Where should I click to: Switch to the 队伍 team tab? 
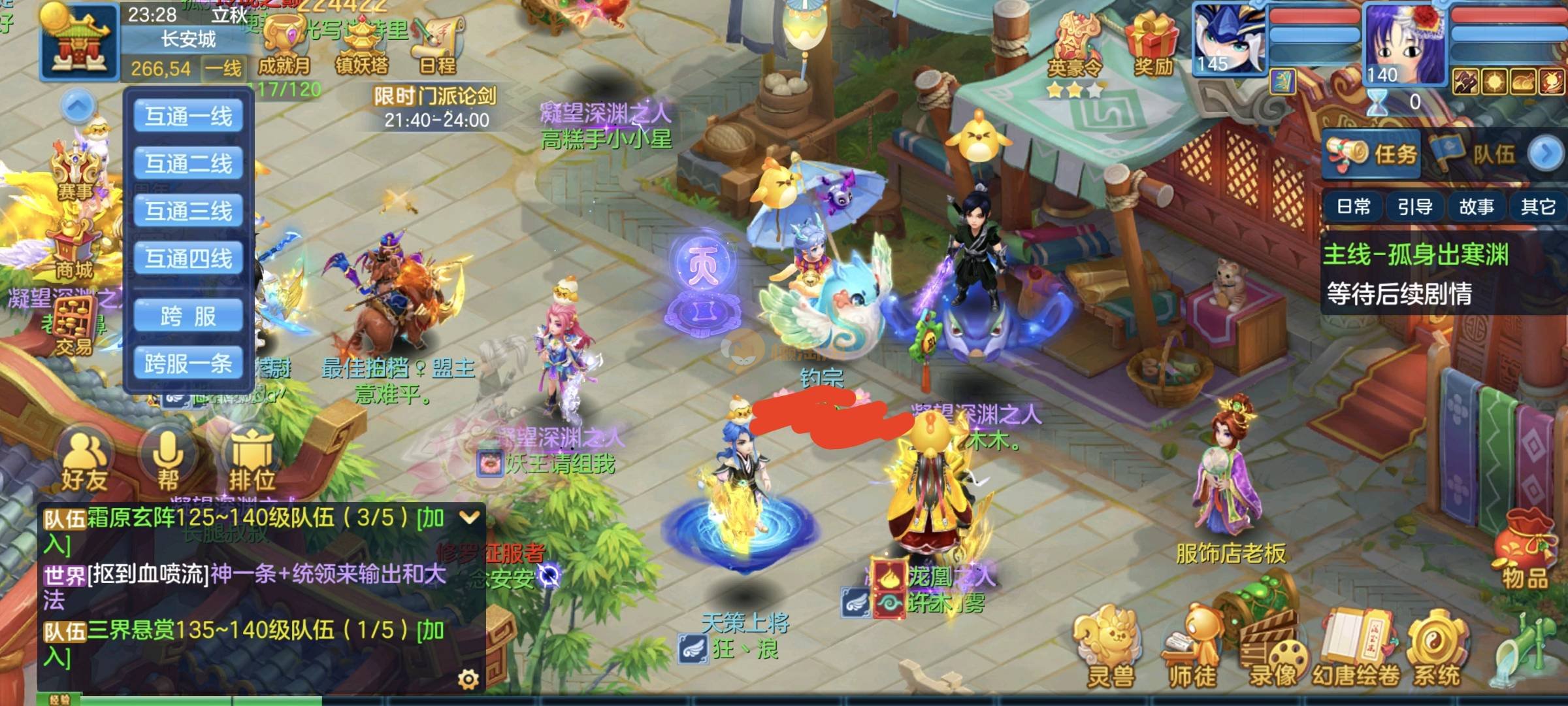(1477, 154)
